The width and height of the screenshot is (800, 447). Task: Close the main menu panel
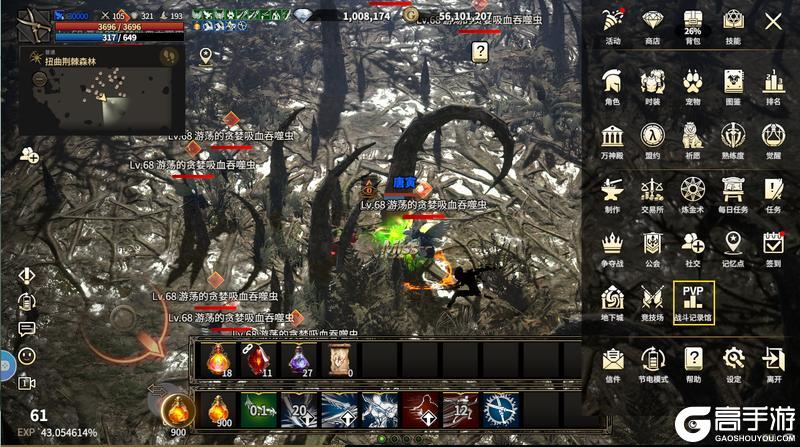773,21
